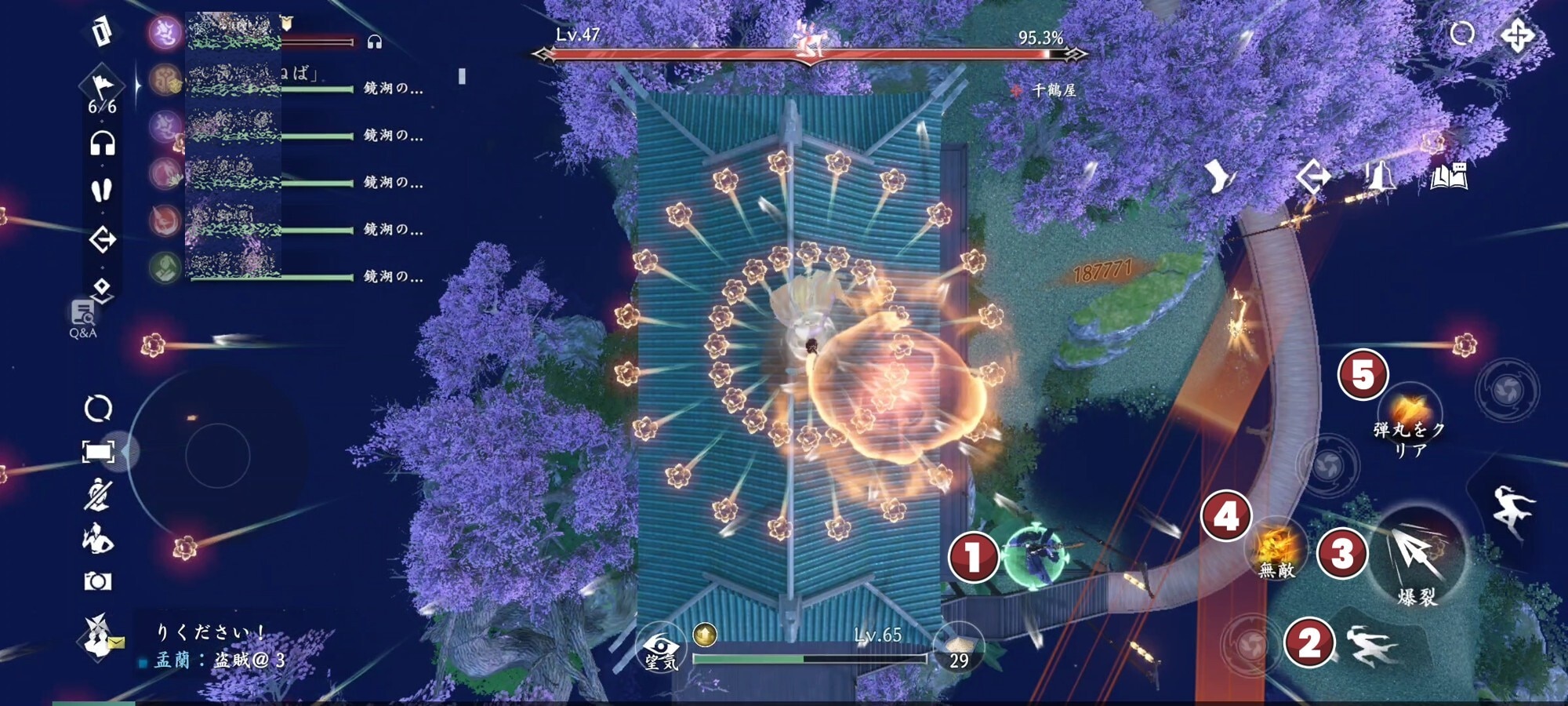Image resolution: width=1568 pixels, height=706 pixels.
Task: Open the character icon with mail badge
Action: click(98, 635)
